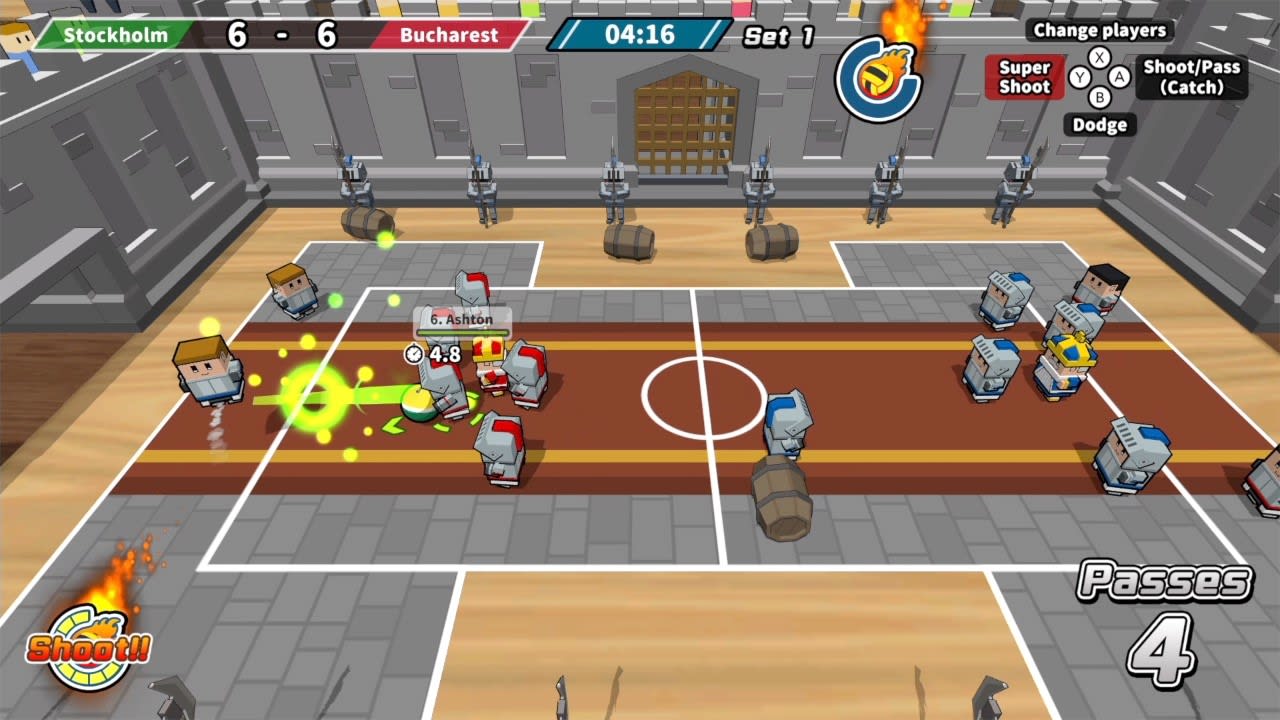The width and height of the screenshot is (1280, 720).
Task: Click the match timer showing 04:16
Action: point(640,33)
